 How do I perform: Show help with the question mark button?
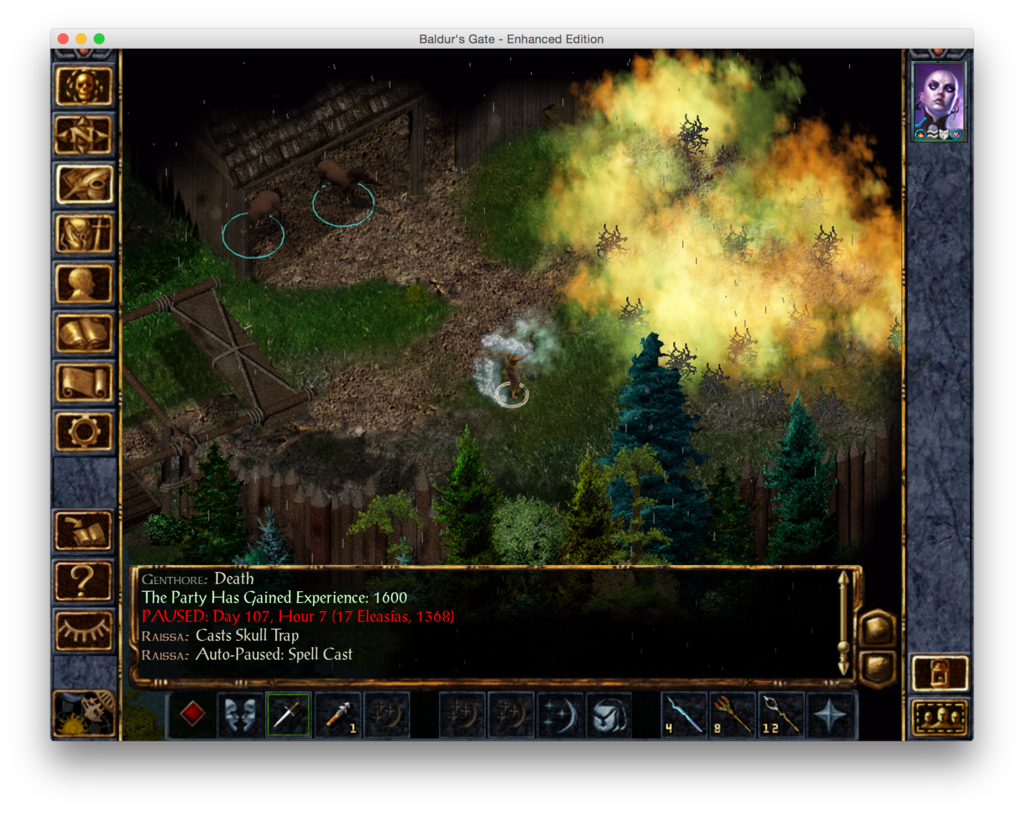(x=84, y=580)
